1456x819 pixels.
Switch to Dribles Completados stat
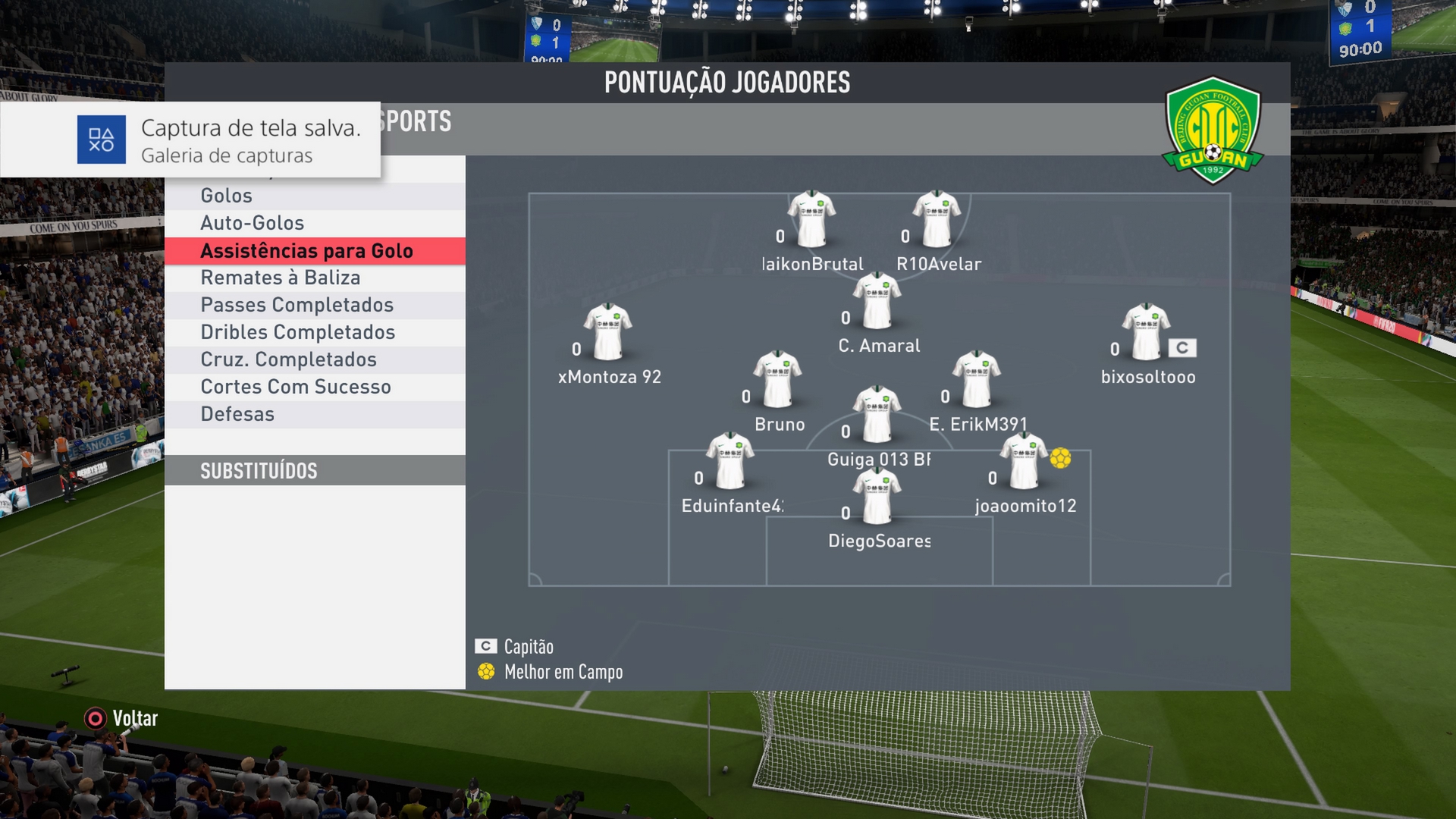314,332
